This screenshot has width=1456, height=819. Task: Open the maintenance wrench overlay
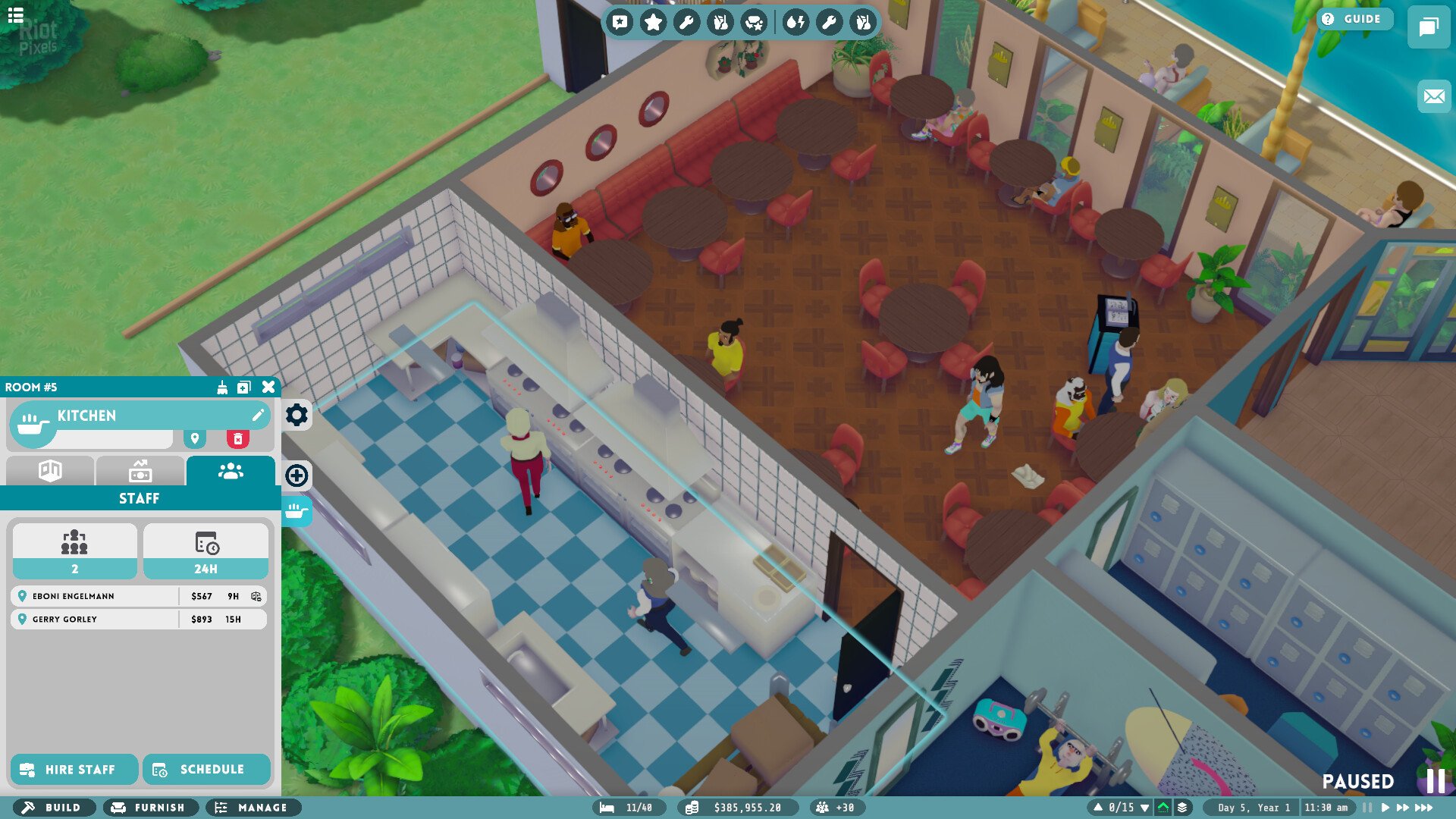[x=686, y=21]
